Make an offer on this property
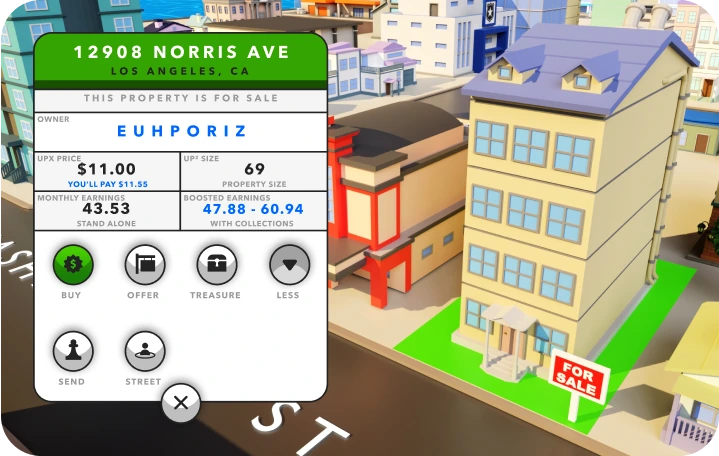 pyautogui.click(x=144, y=265)
